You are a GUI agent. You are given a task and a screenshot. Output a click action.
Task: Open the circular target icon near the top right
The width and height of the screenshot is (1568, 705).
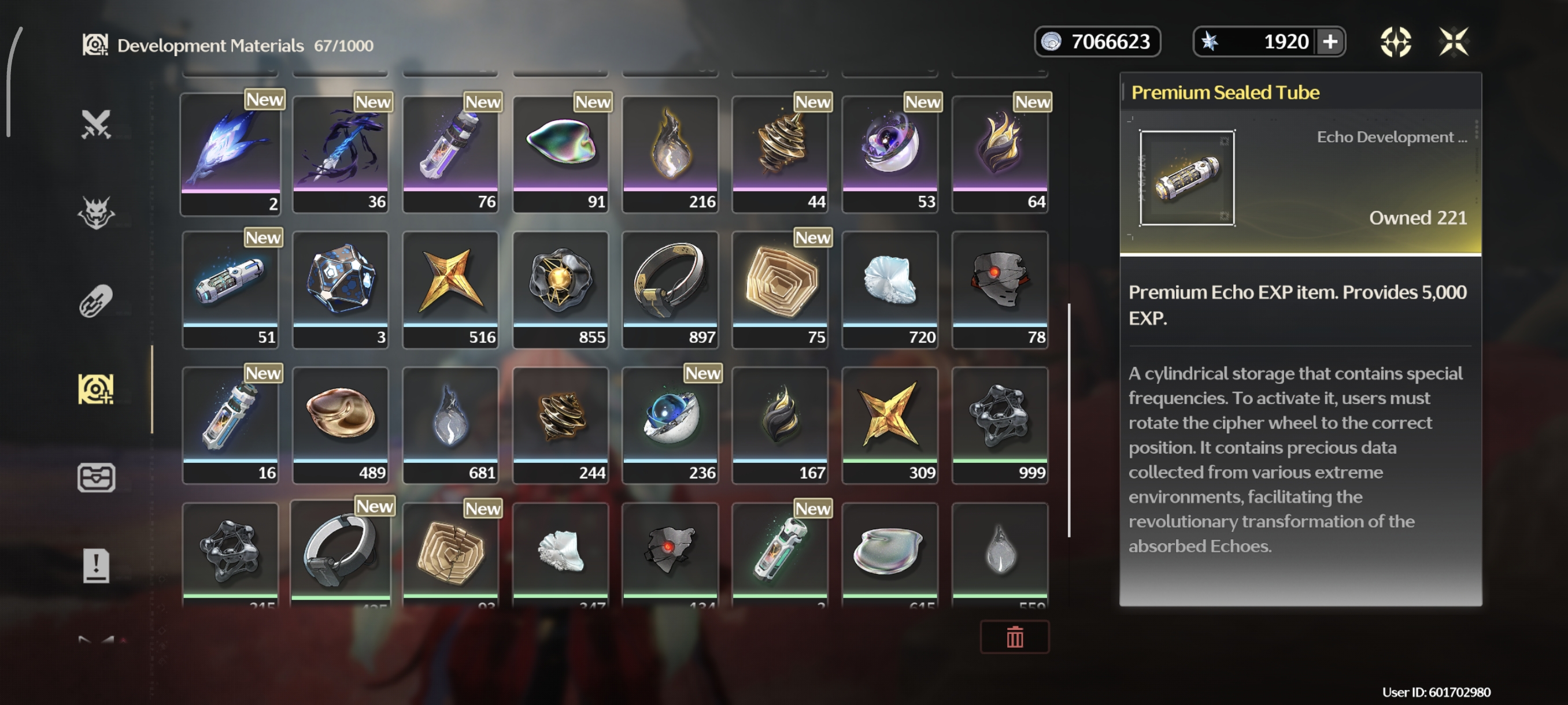click(1395, 42)
